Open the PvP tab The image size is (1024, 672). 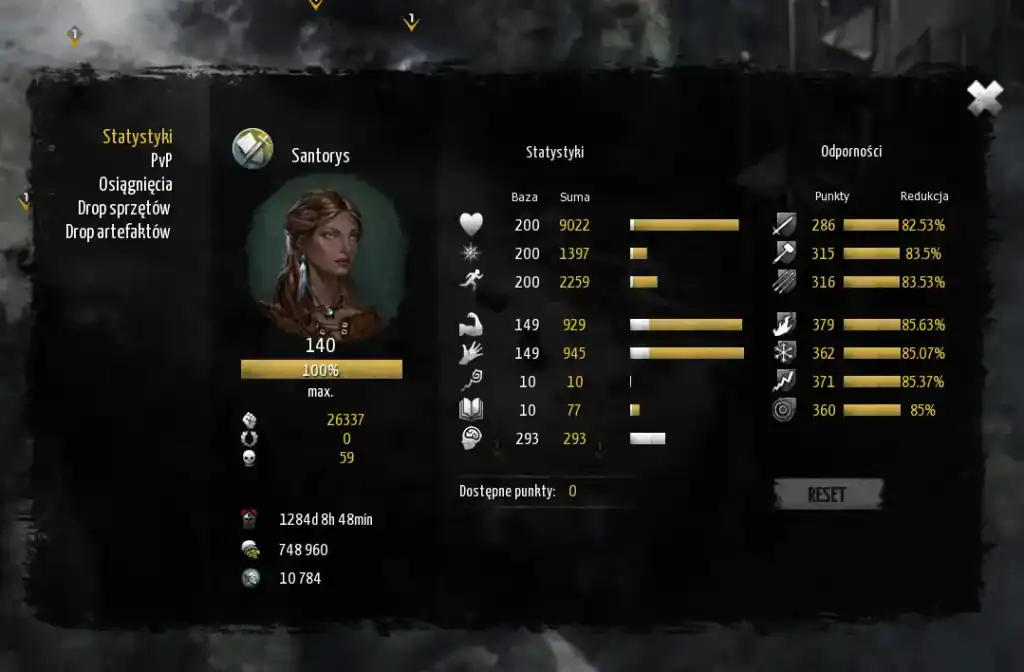point(161,160)
